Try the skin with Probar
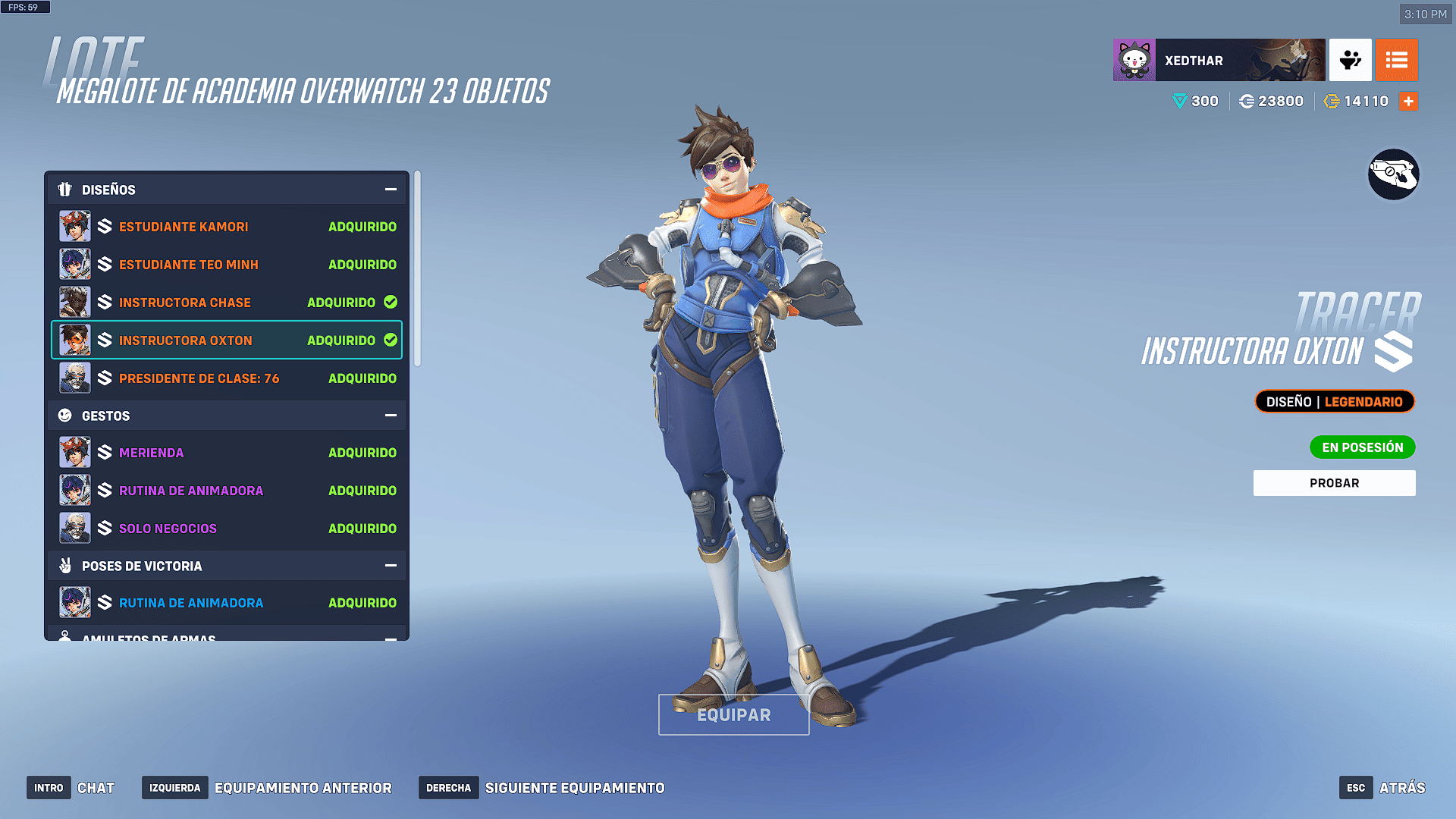The height and width of the screenshot is (819, 1456). (x=1334, y=483)
